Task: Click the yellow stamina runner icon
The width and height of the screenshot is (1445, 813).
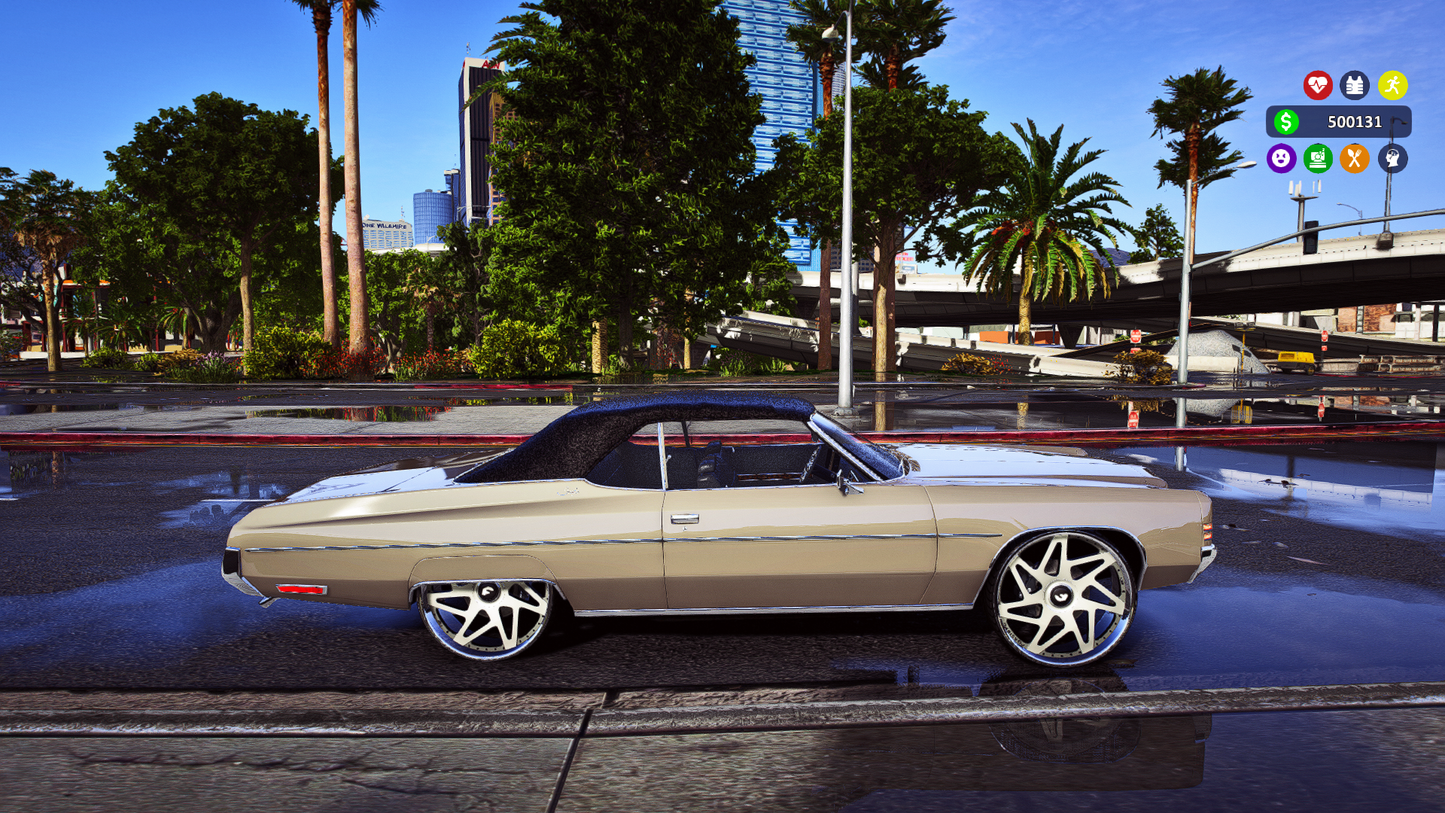Action: pyautogui.click(x=1391, y=86)
